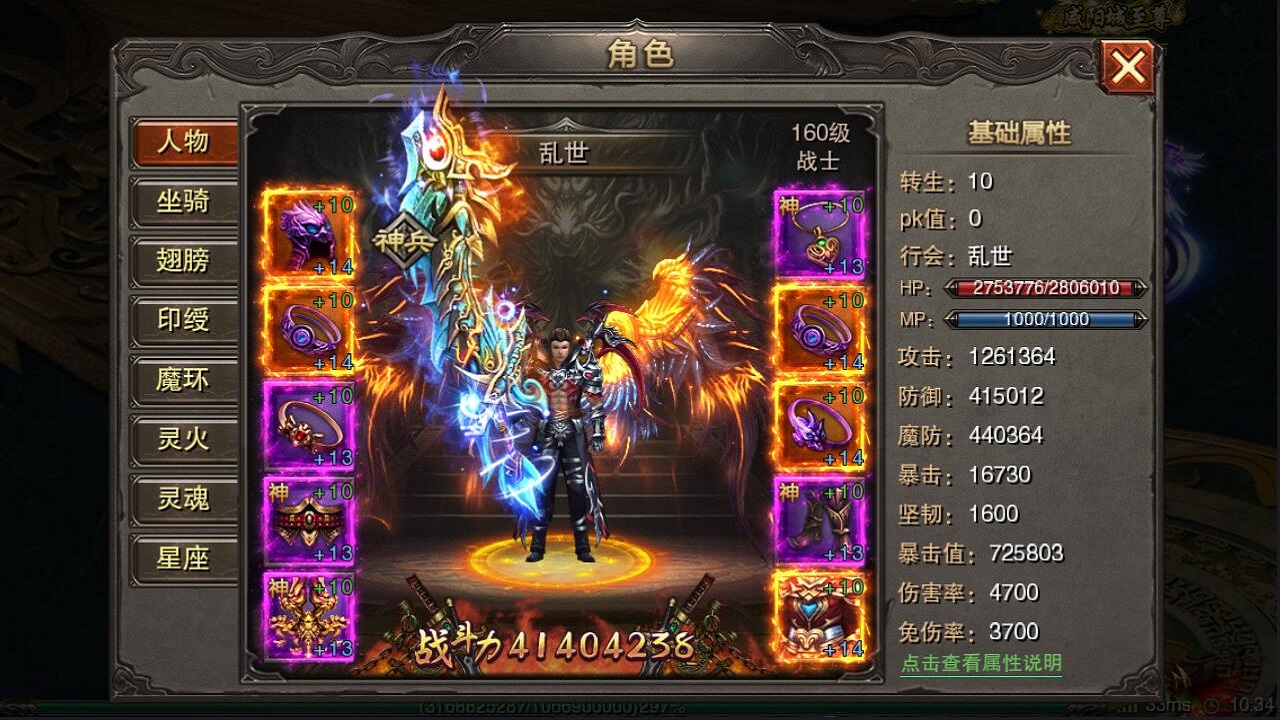1280x720 pixels.
Task: Open the armor slot at bottom right
Action: click(x=820, y=615)
